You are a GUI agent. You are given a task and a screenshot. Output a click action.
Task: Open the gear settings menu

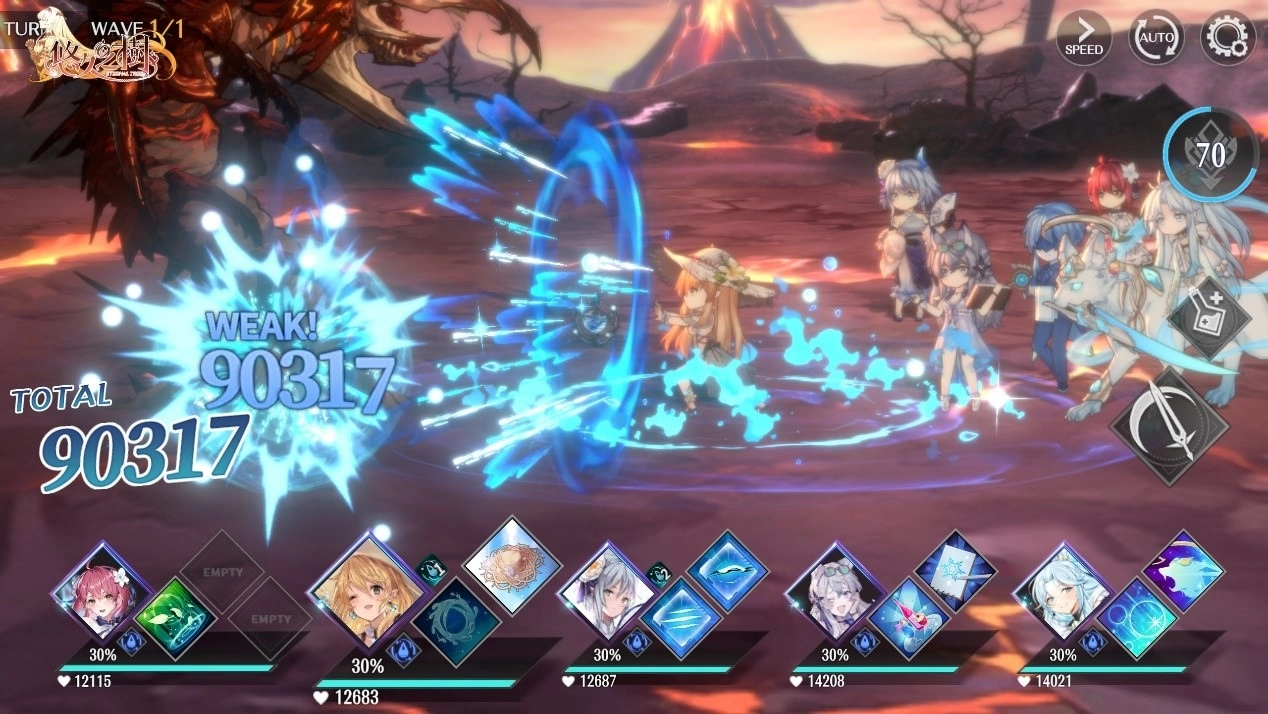1226,38
